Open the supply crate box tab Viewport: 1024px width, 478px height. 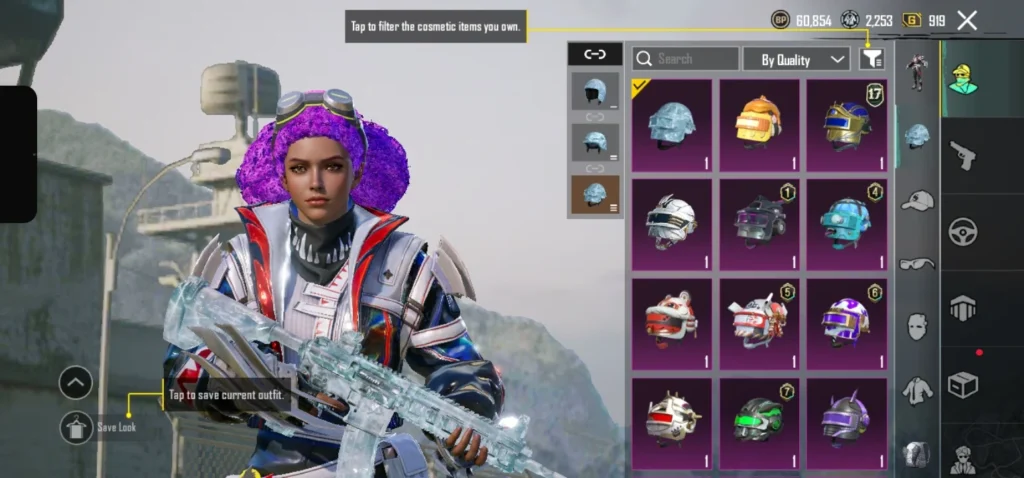coord(963,385)
